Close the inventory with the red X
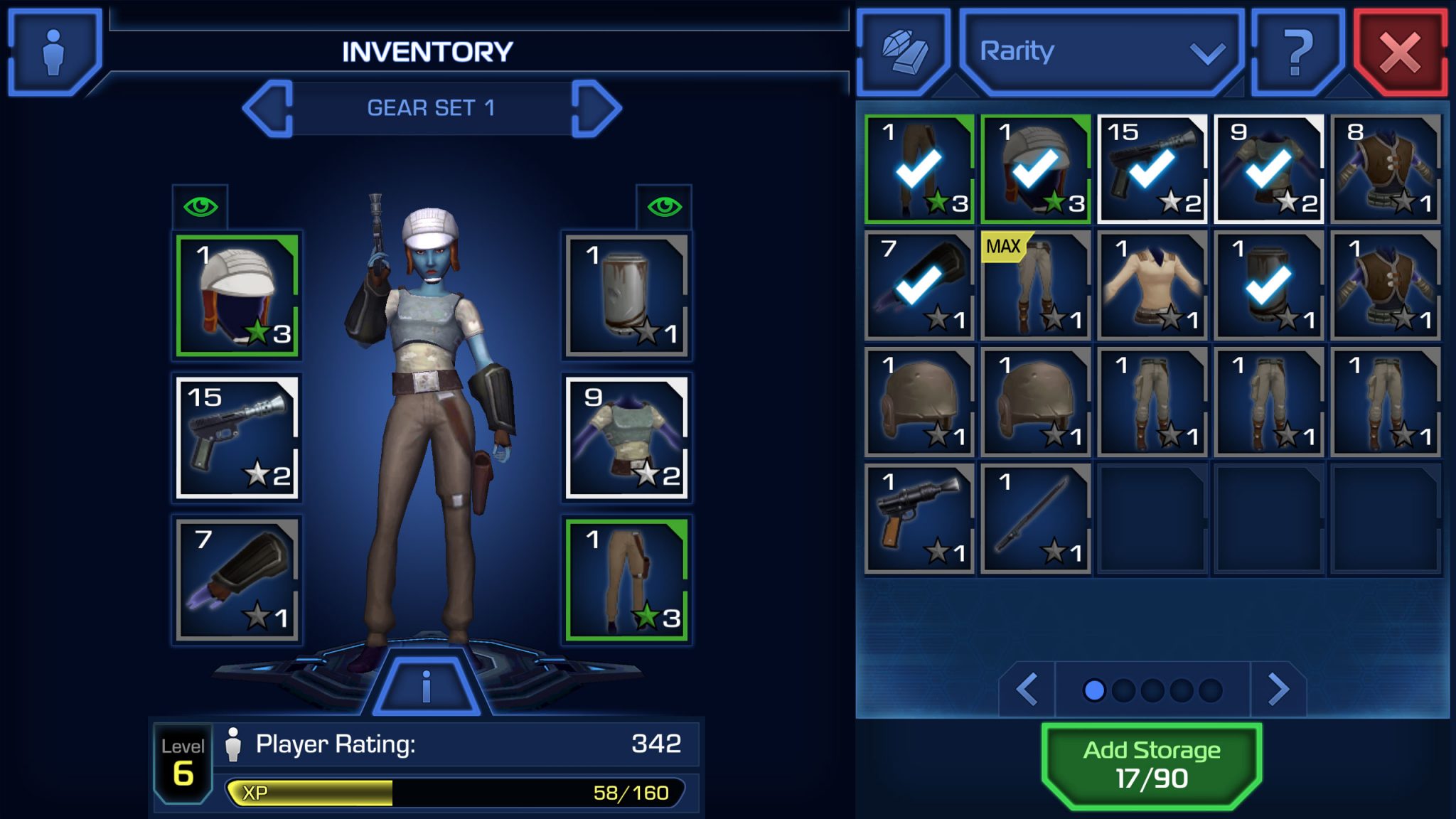1456x819 pixels. point(1400,53)
